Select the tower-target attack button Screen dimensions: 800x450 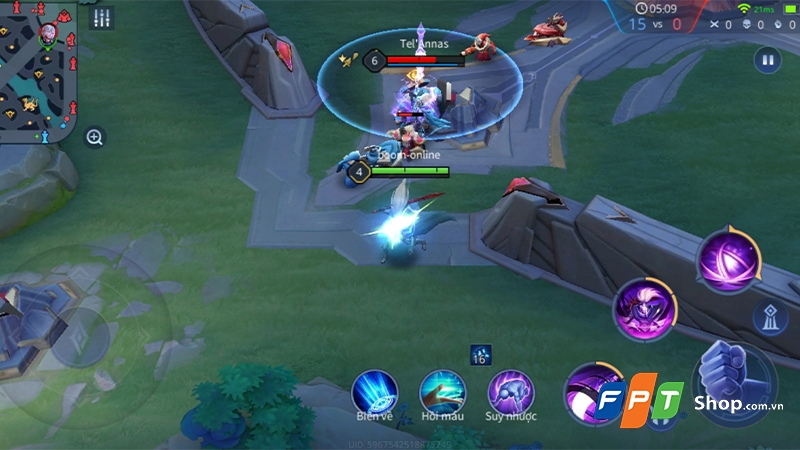coord(765,316)
